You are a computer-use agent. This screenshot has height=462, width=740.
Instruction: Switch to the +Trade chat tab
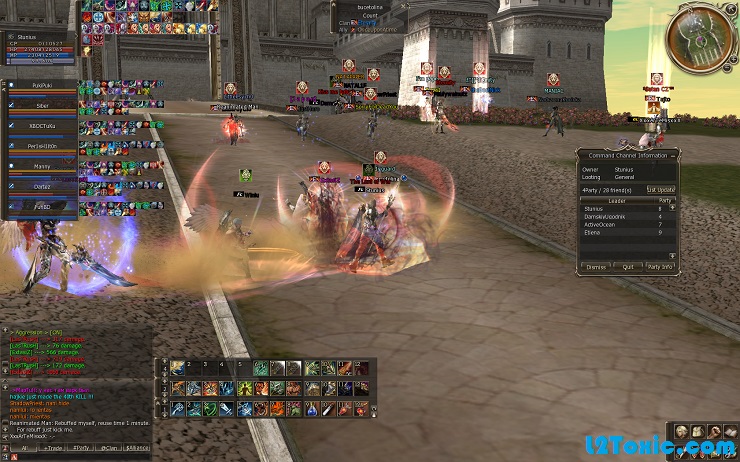[53, 448]
